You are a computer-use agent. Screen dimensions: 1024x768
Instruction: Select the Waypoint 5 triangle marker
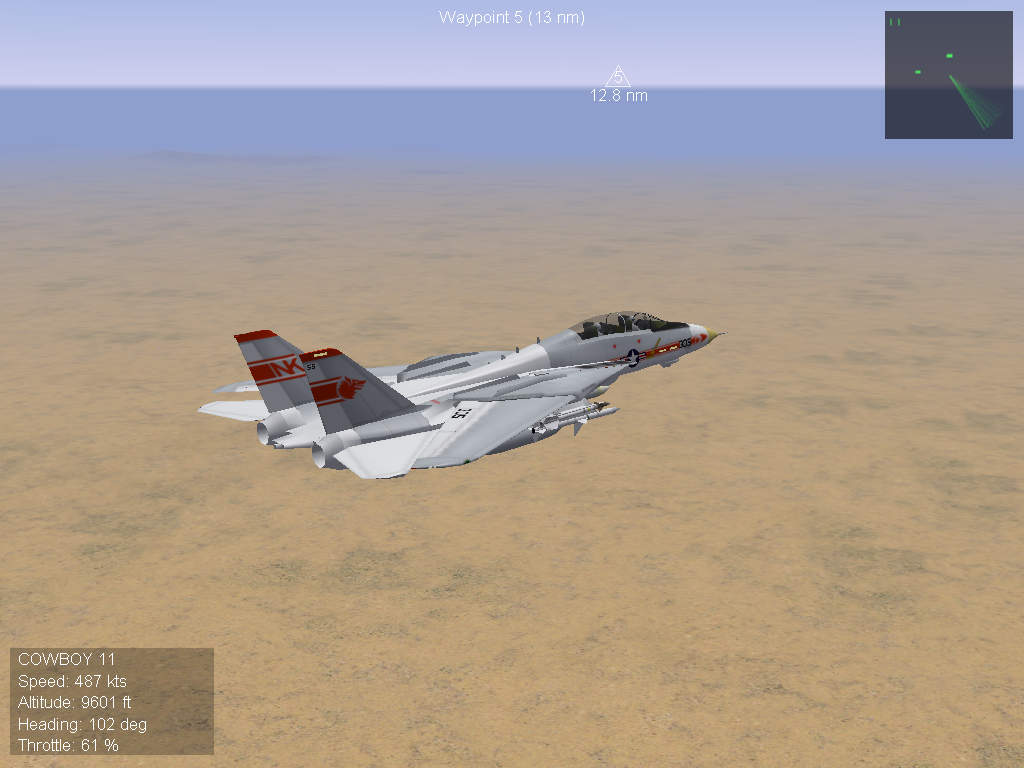coord(618,77)
